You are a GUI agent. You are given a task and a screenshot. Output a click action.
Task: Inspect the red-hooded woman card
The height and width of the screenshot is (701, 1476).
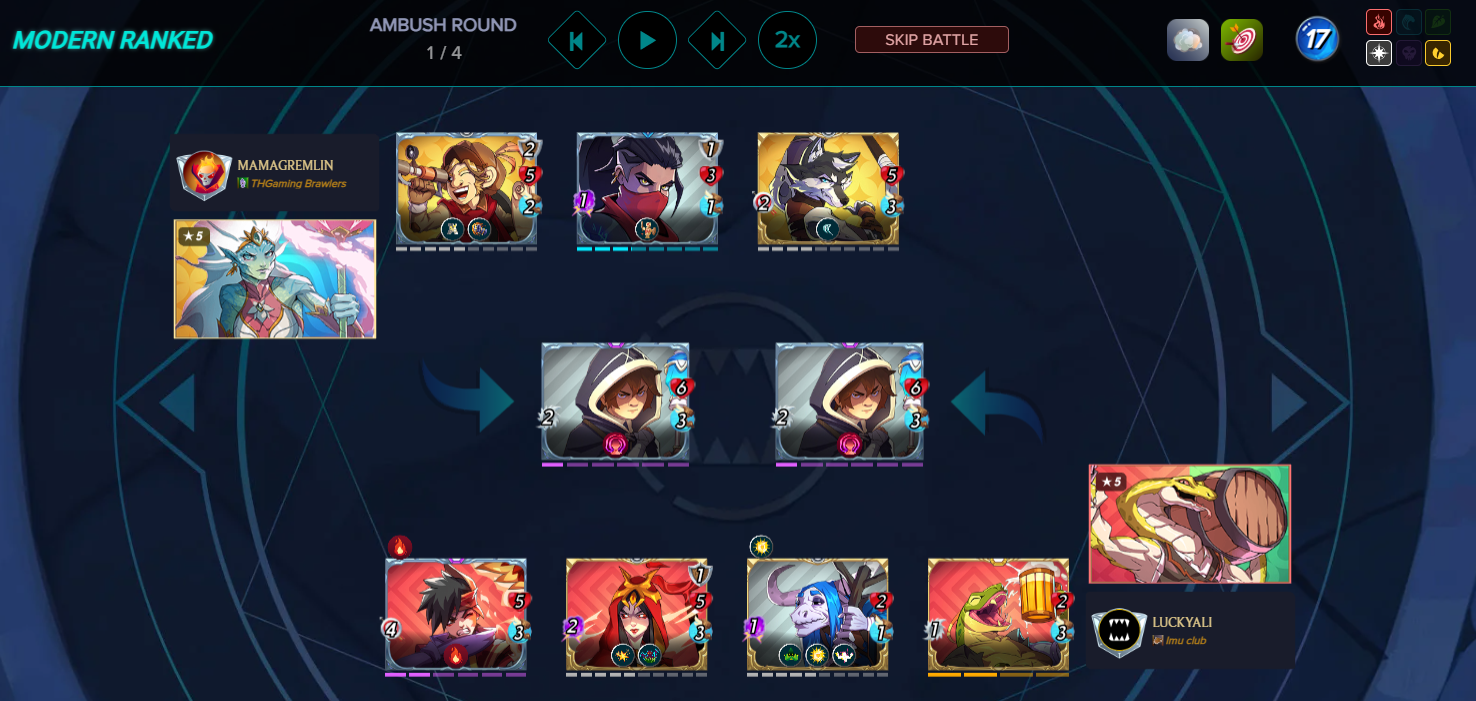pos(636,615)
